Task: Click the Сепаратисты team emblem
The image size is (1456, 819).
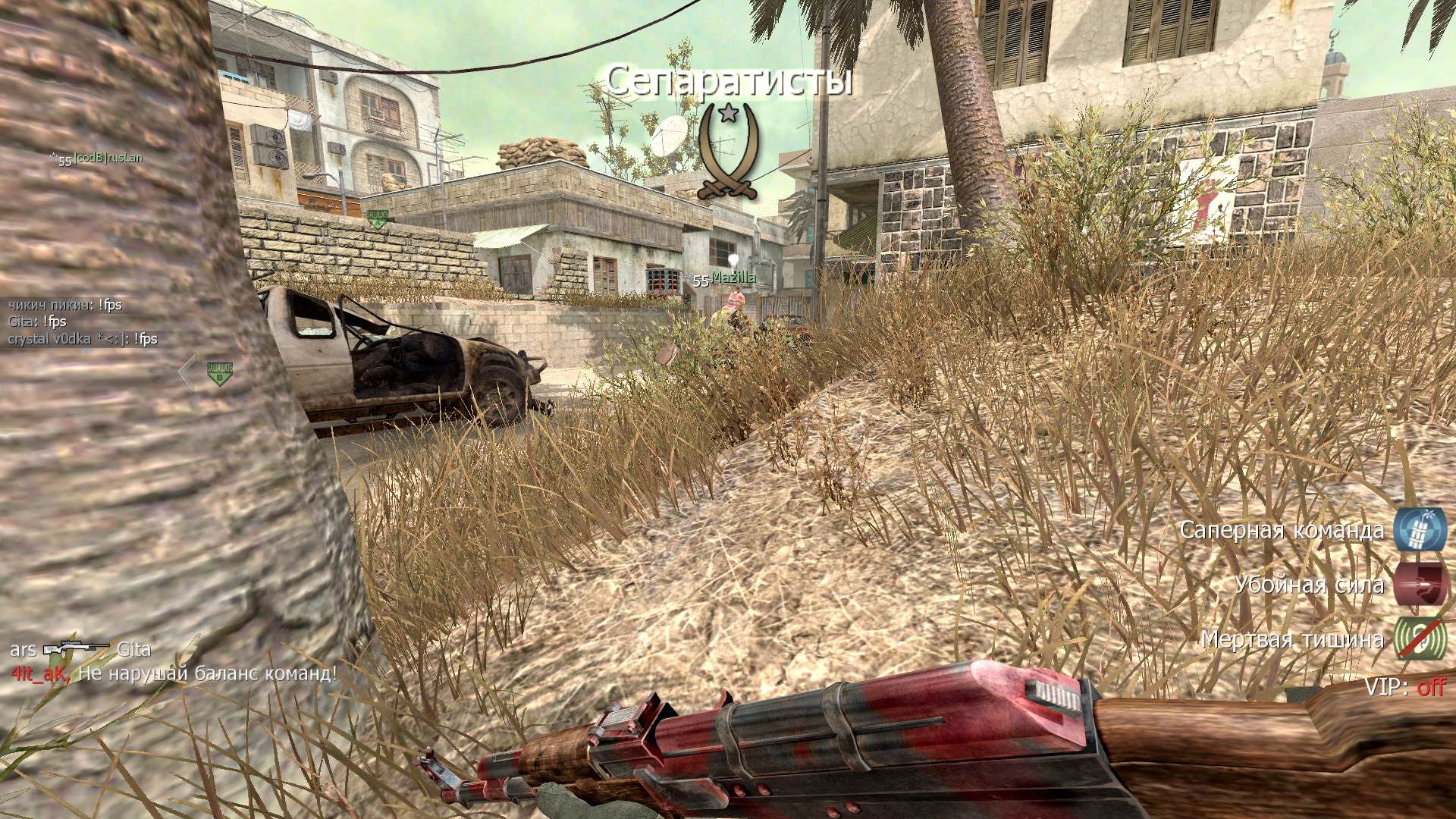Action: [728, 153]
